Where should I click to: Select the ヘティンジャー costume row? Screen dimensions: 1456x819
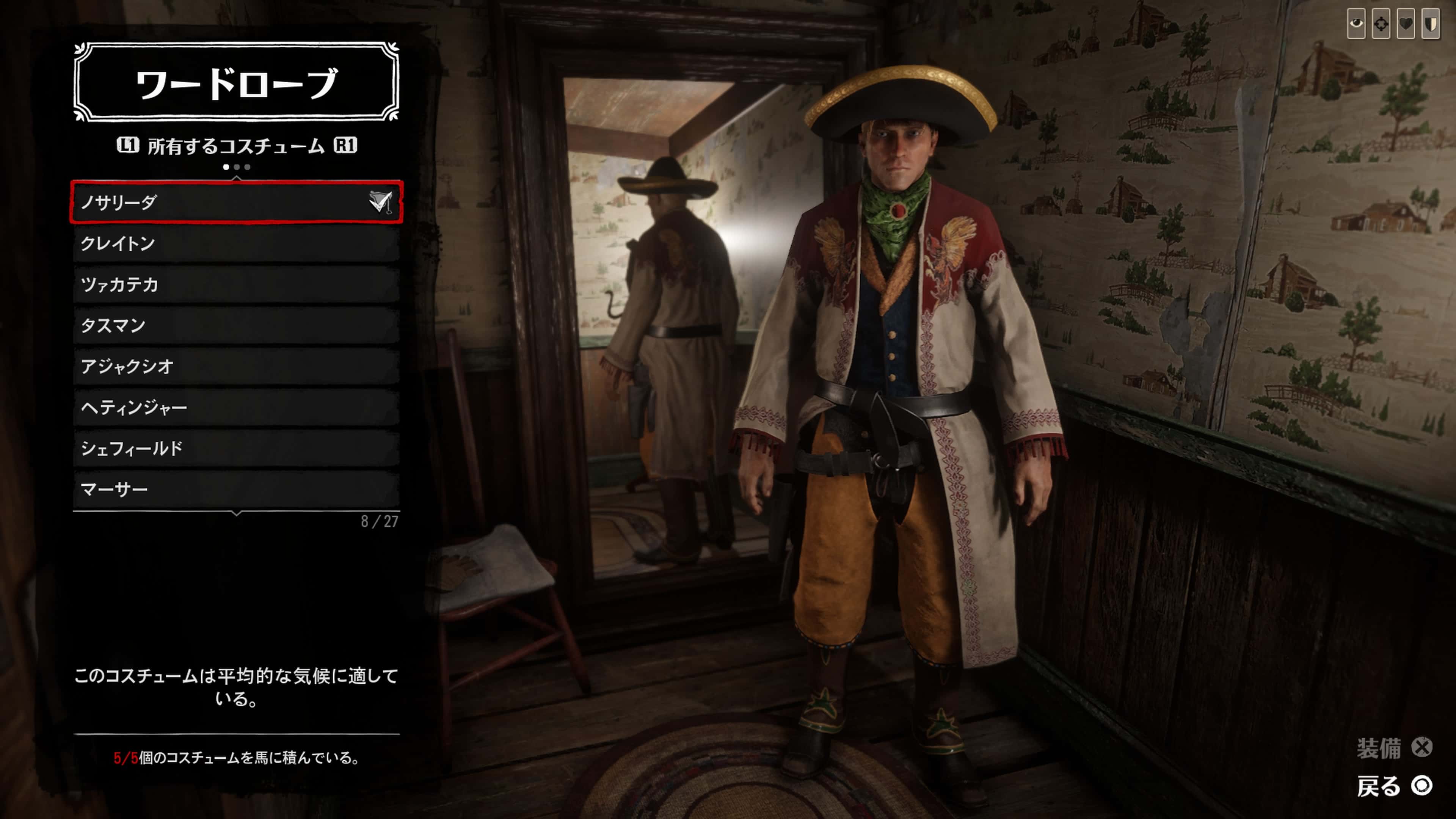click(x=236, y=408)
